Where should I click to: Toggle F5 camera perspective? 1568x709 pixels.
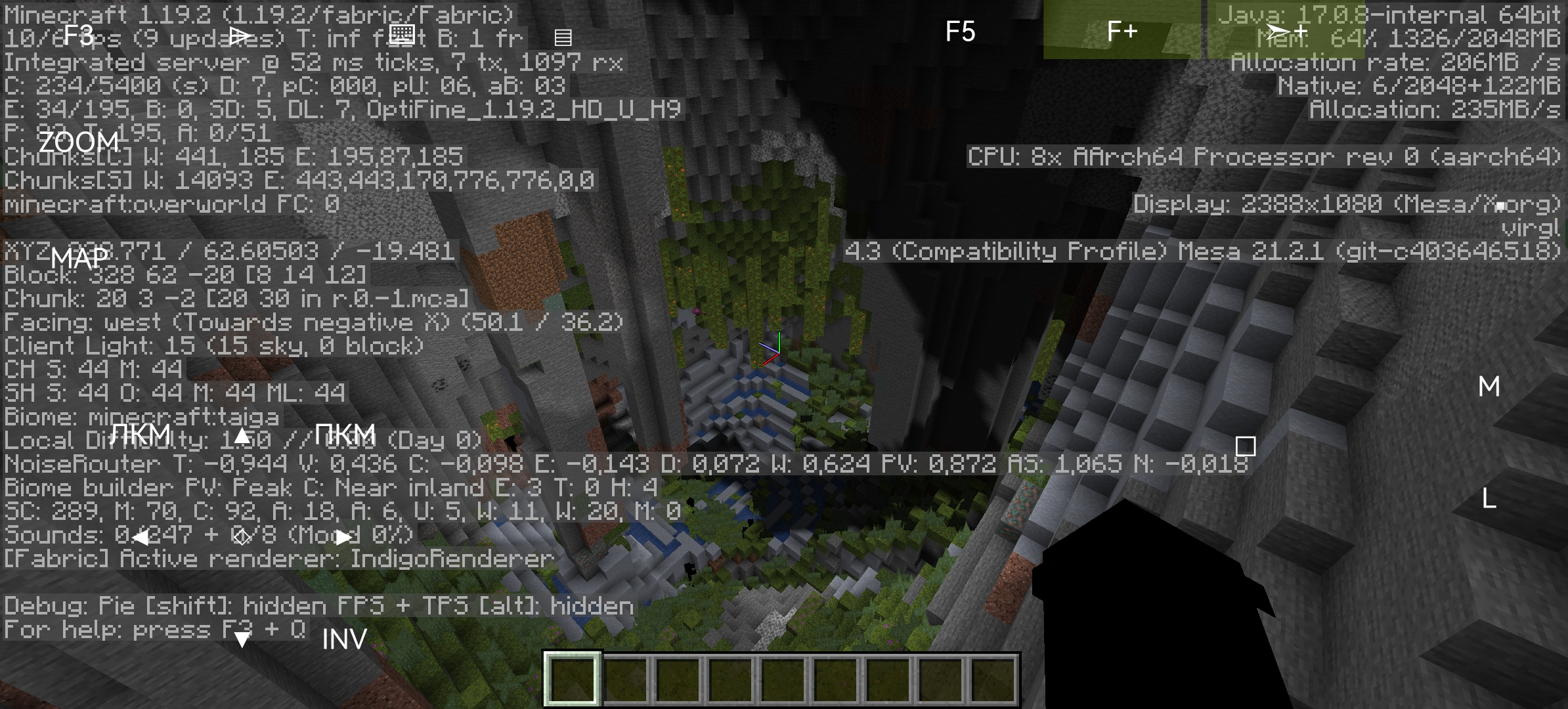tap(961, 31)
